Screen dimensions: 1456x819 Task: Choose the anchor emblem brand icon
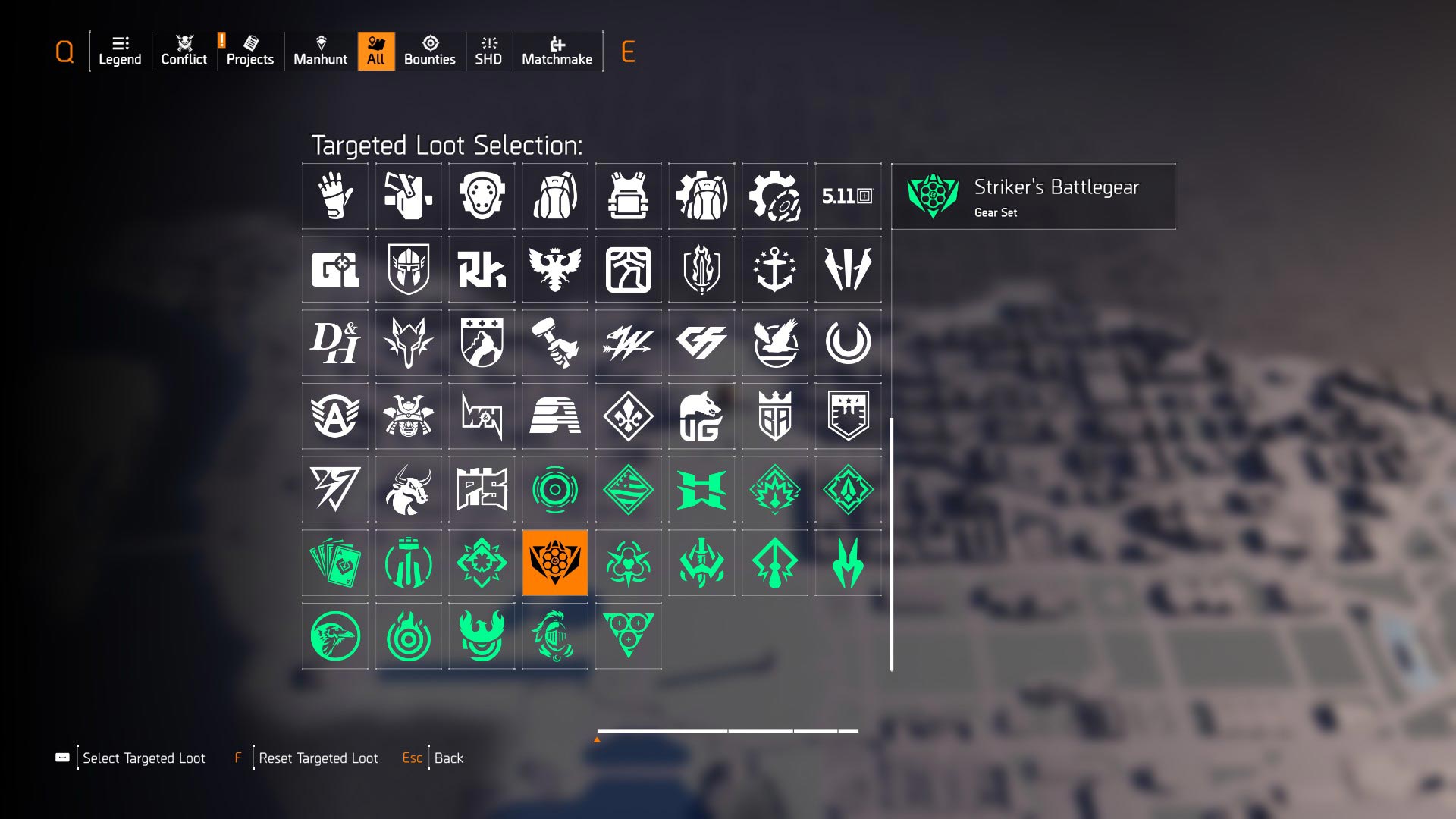click(774, 269)
